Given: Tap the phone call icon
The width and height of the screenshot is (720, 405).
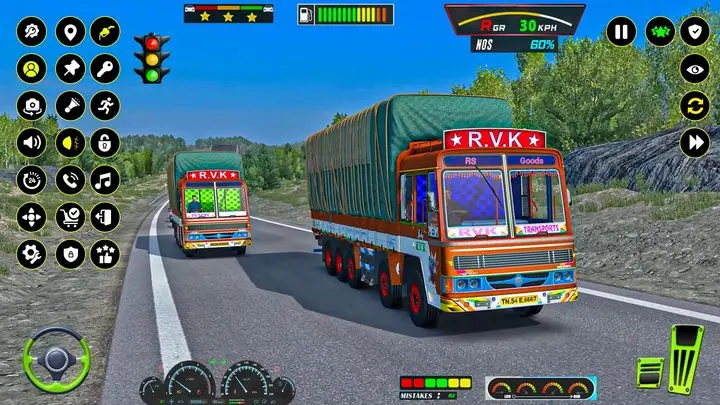Looking at the screenshot, I should pos(69,180).
